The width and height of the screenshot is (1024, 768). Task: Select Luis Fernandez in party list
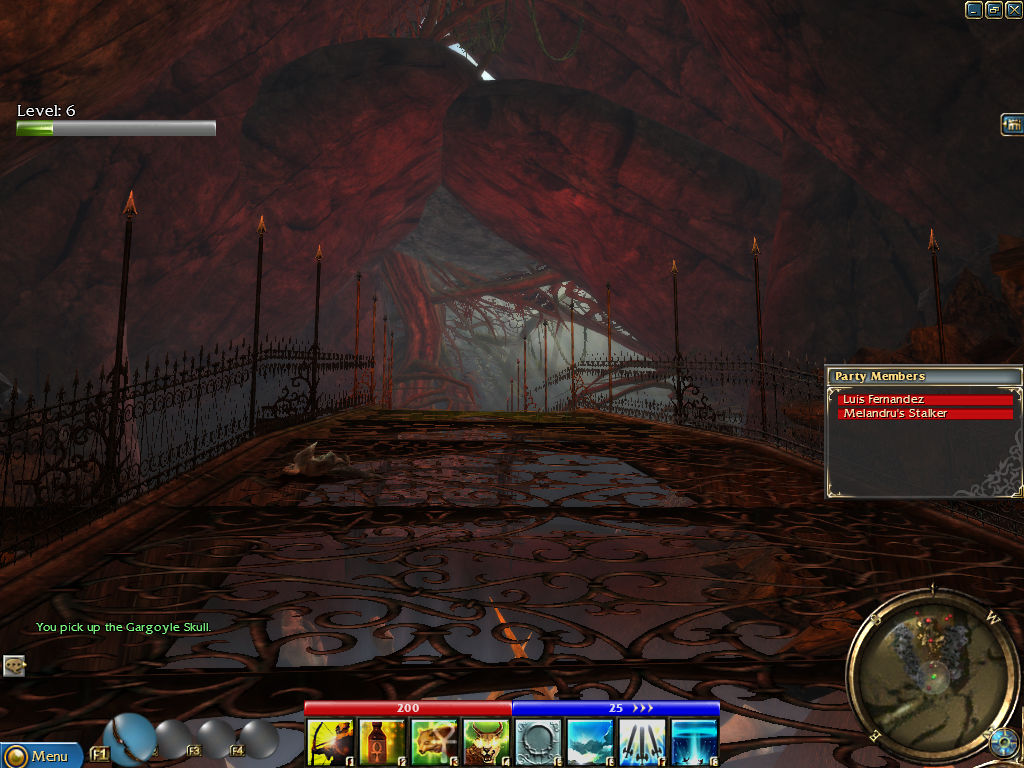[x=925, y=400]
